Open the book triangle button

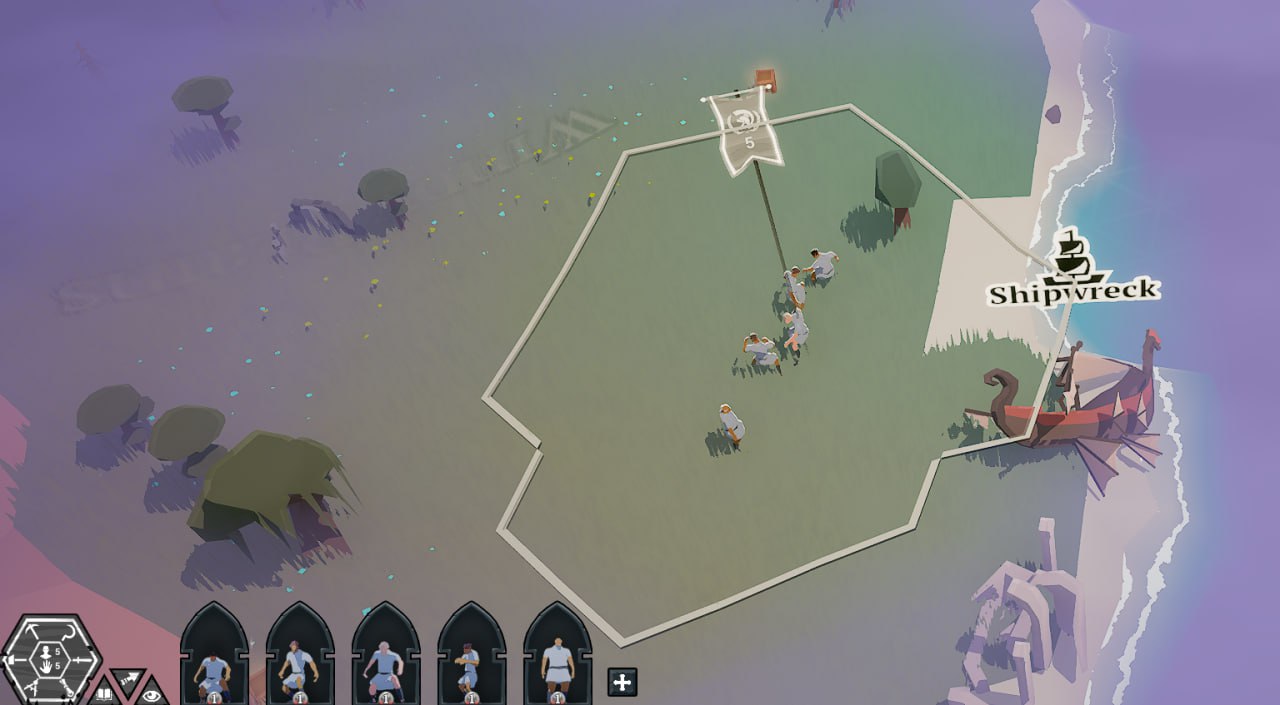(x=104, y=693)
